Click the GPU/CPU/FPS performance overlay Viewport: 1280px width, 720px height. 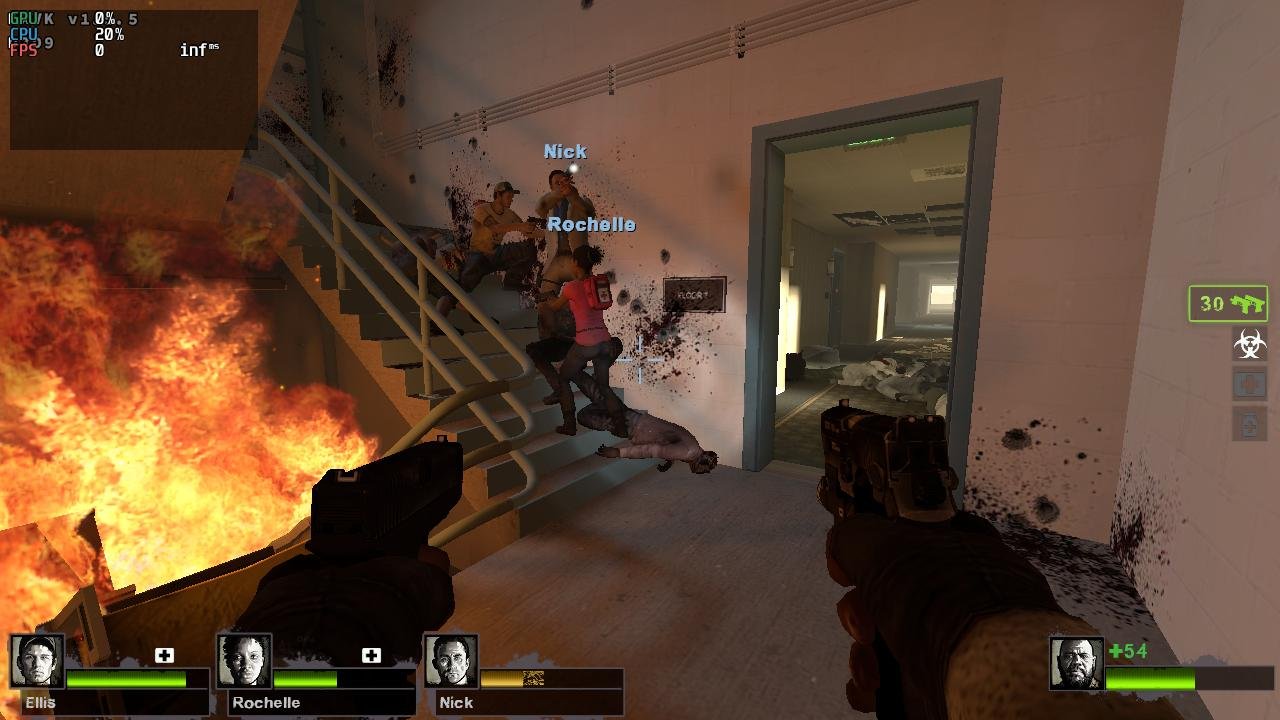click(x=133, y=80)
